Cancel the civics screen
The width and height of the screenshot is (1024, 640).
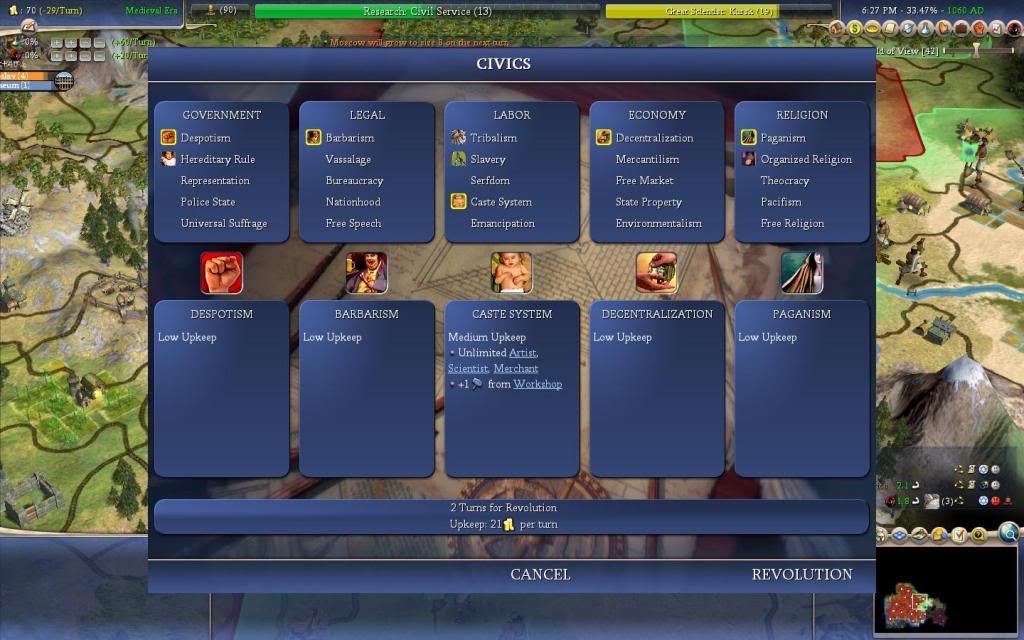point(540,574)
